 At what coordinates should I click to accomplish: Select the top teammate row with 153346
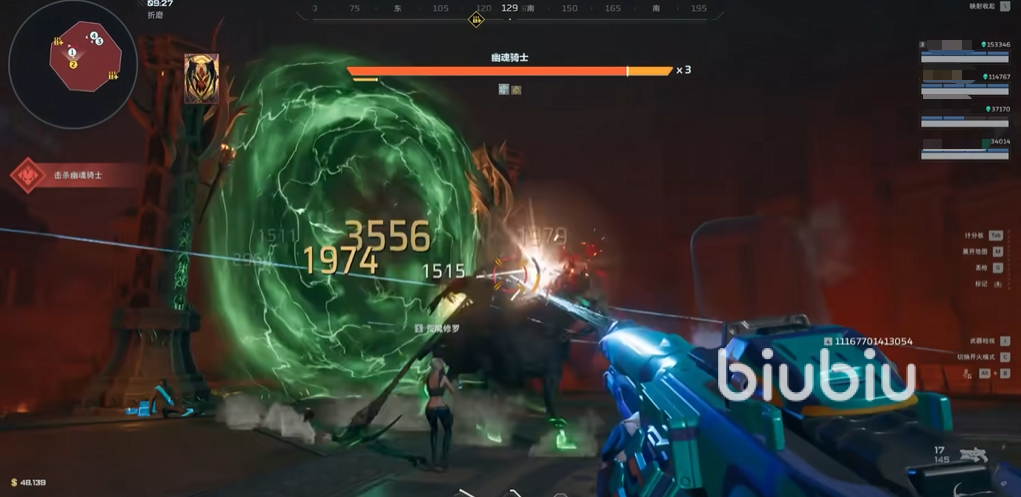(x=965, y=50)
